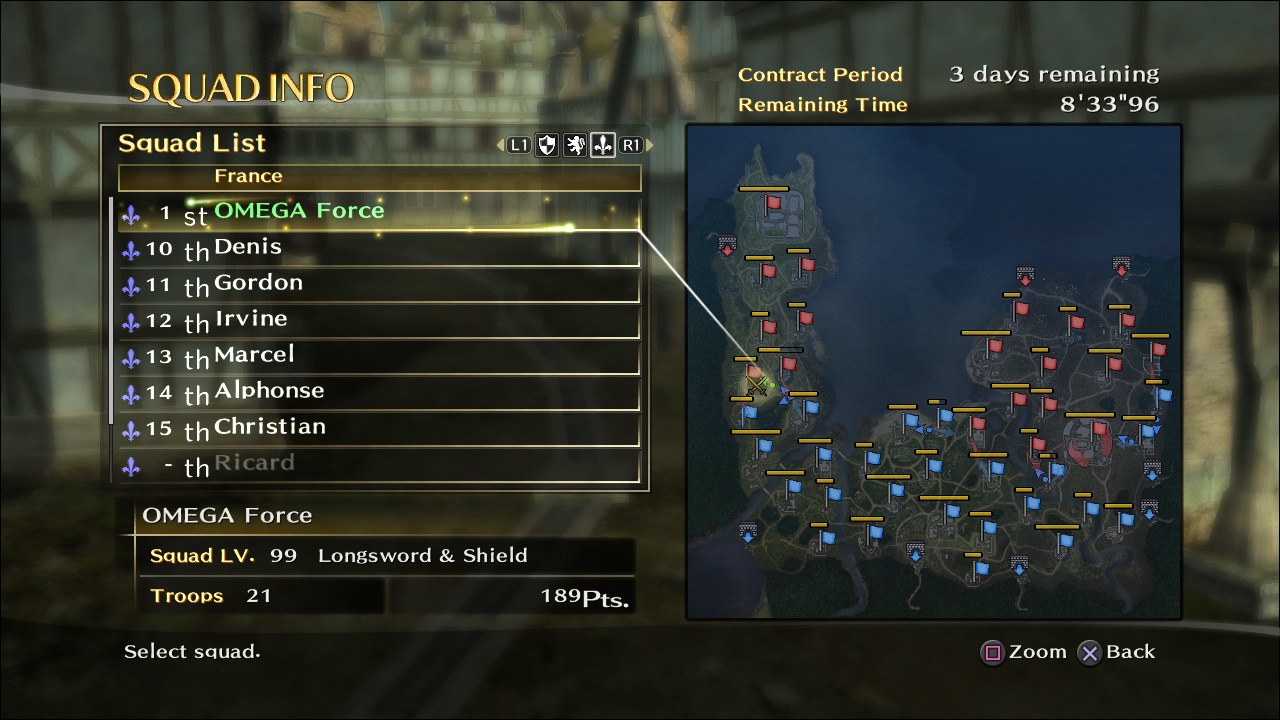Click the green player position marker
The width and height of the screenshot is (1280, 720).
pyautogui.click(x=773, y=384)
